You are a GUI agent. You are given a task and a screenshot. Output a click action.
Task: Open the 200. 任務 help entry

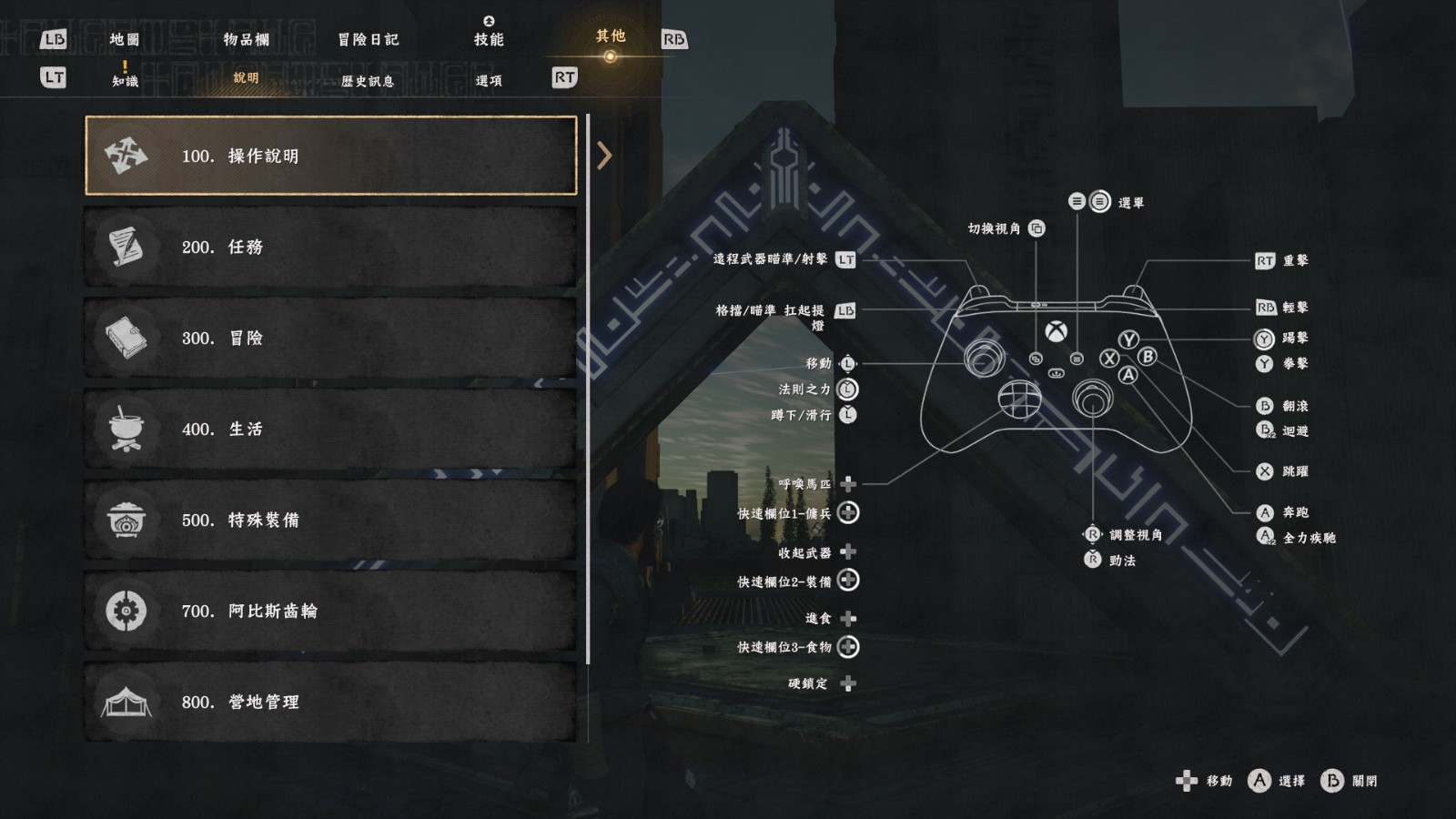tap(331, 247)
